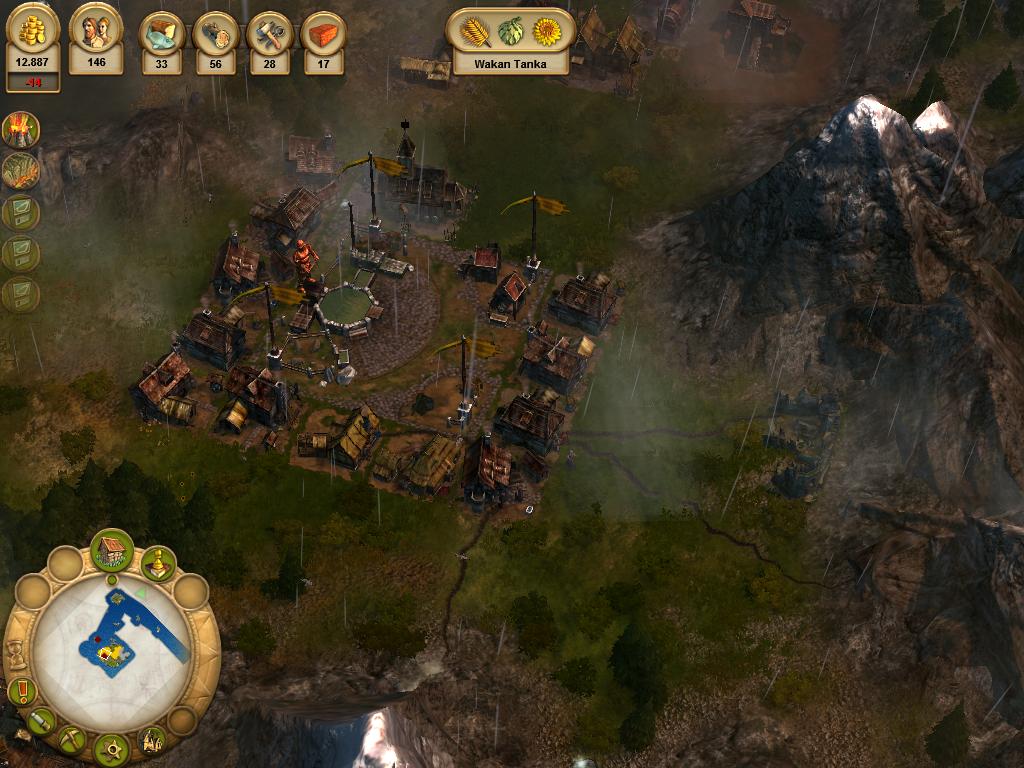Click the Wakan Tanka island name label

pos(510,63)
